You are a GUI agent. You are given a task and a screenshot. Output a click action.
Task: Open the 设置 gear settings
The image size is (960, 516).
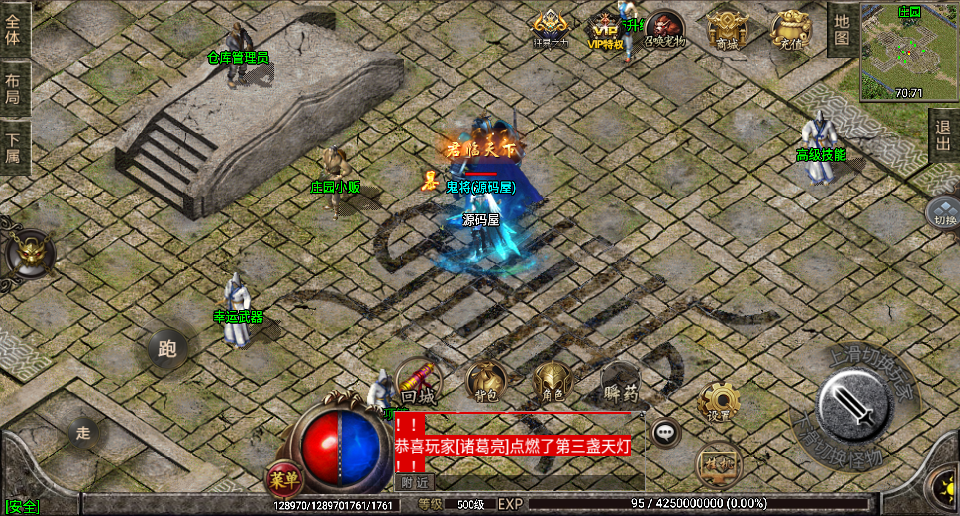point(718,401)
